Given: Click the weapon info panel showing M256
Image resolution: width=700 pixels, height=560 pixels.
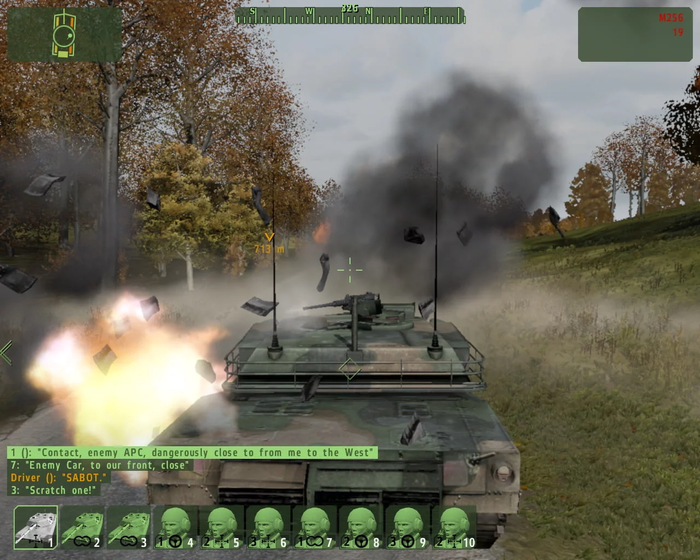Looking at the screenshot, I should 635,34.
